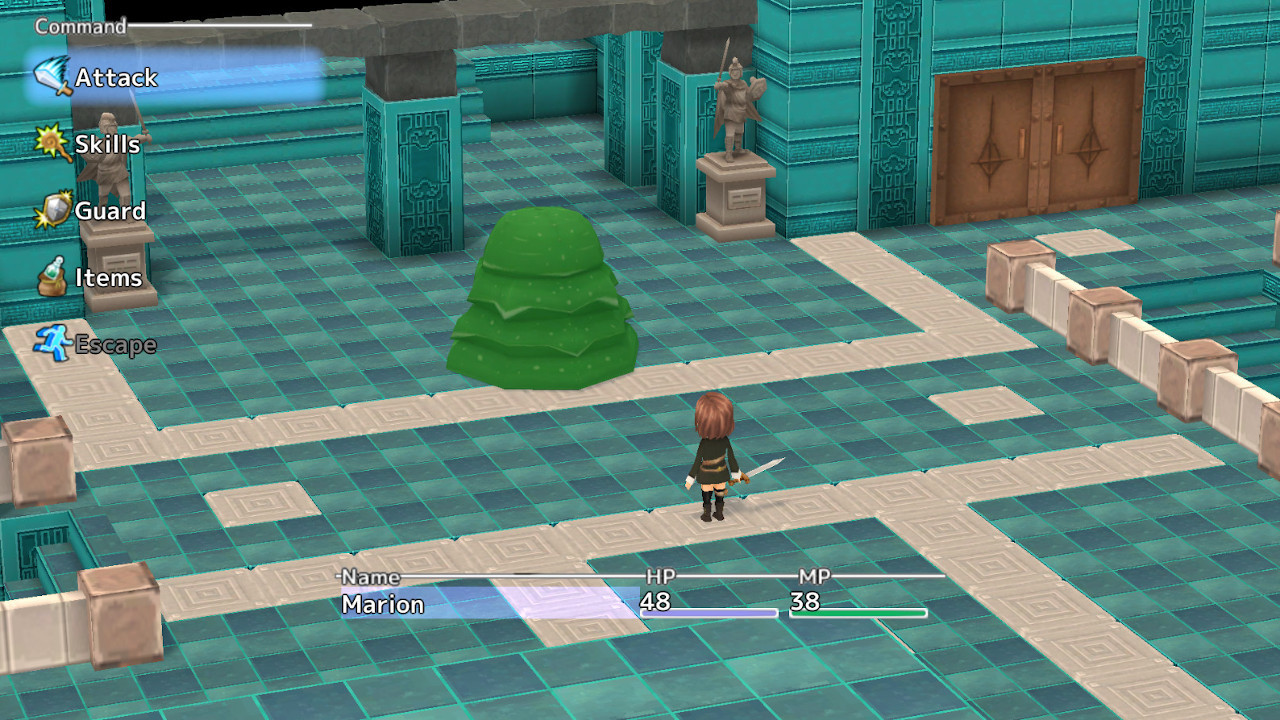
Task: Select Guard from the command menu
Action: [110, 211]
